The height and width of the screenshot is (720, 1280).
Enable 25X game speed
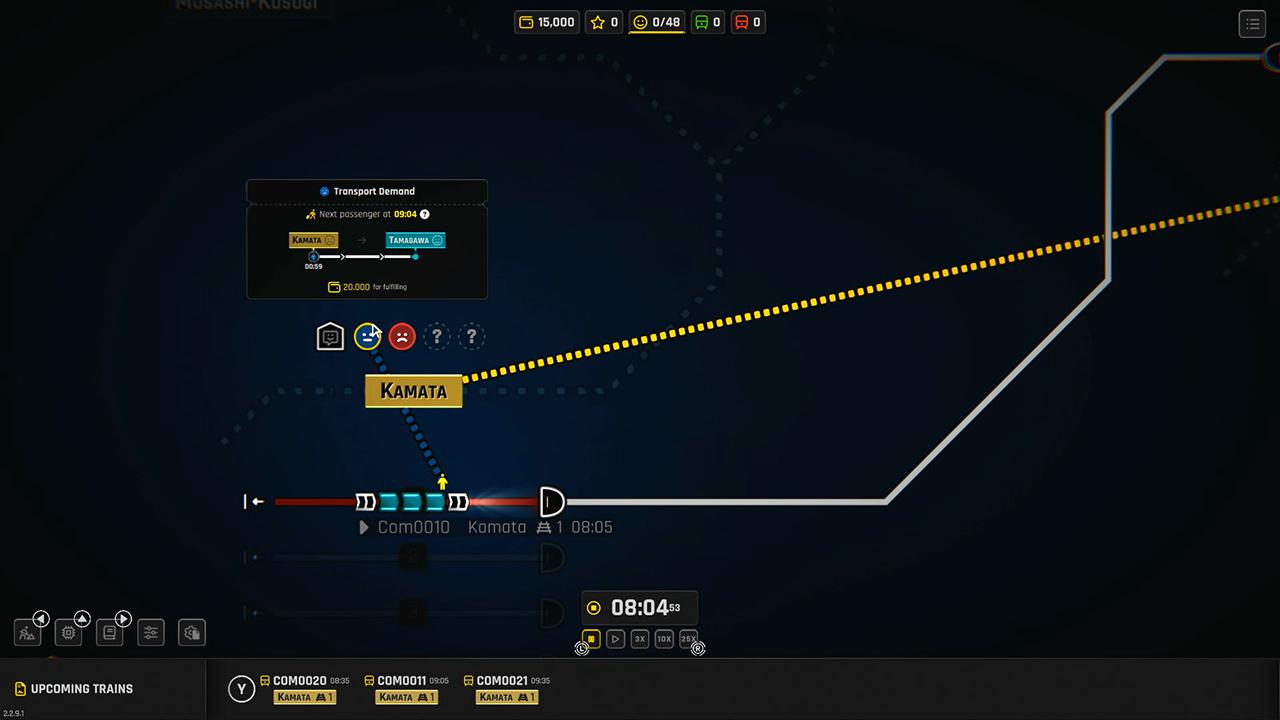[688, 638]
